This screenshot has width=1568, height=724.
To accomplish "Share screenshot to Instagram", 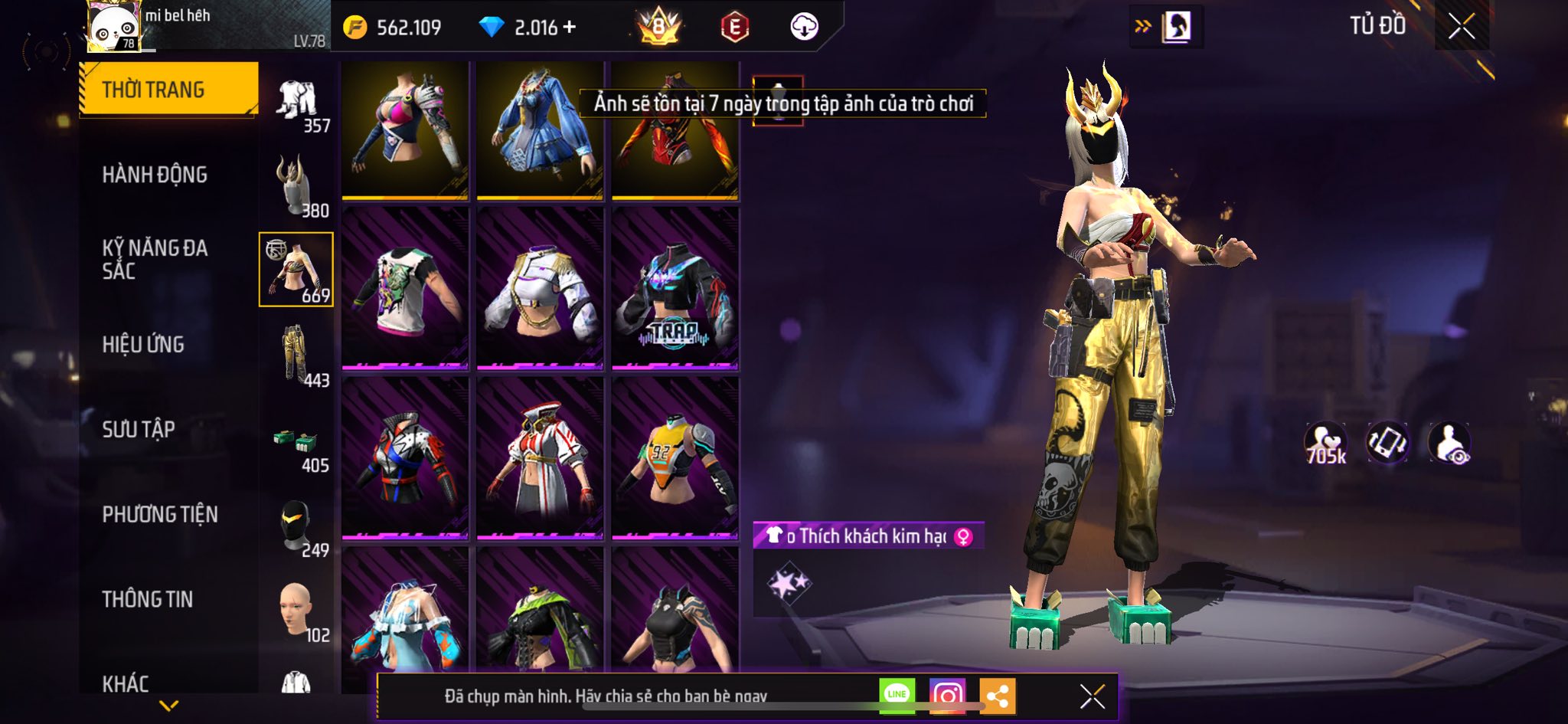I will (x=947, y=695).
